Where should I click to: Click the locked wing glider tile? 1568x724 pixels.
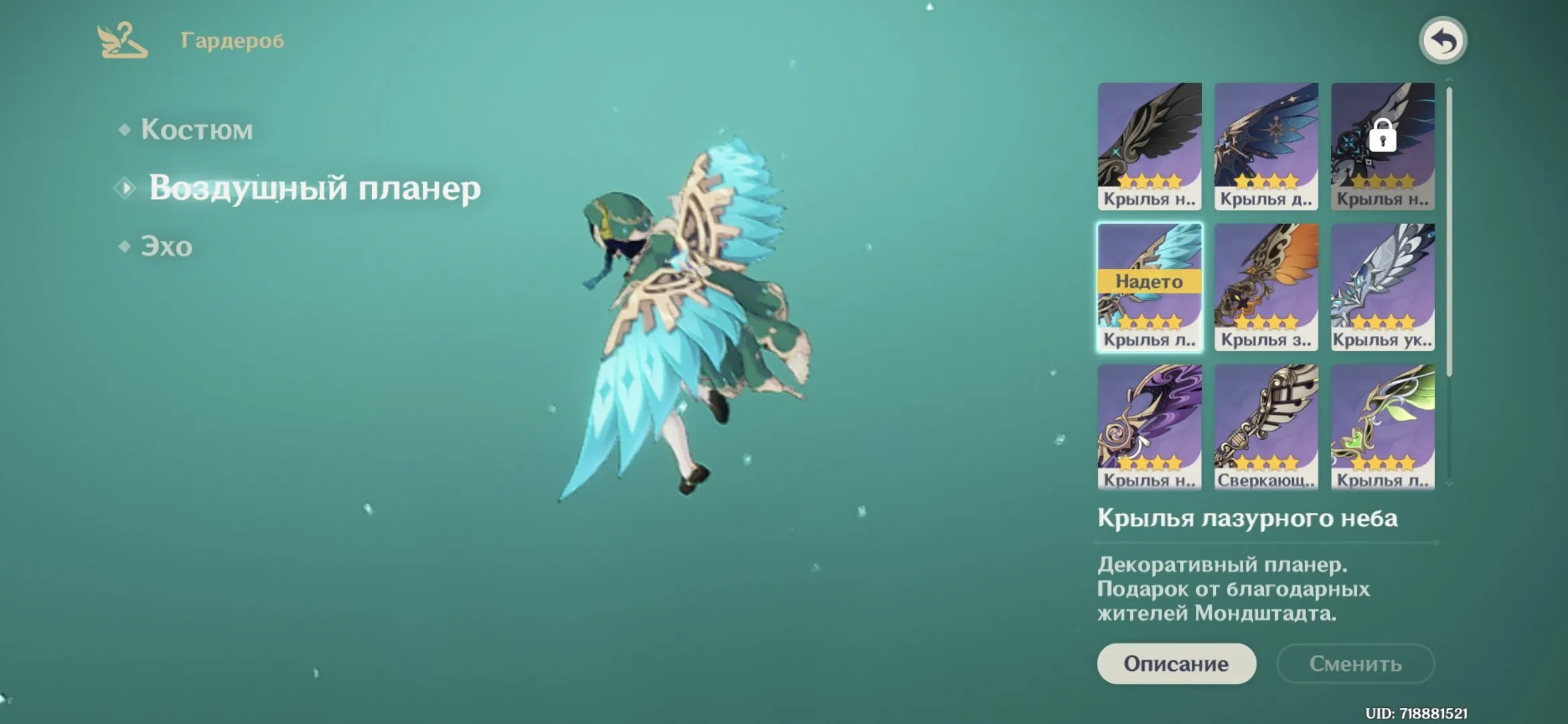1382,145
